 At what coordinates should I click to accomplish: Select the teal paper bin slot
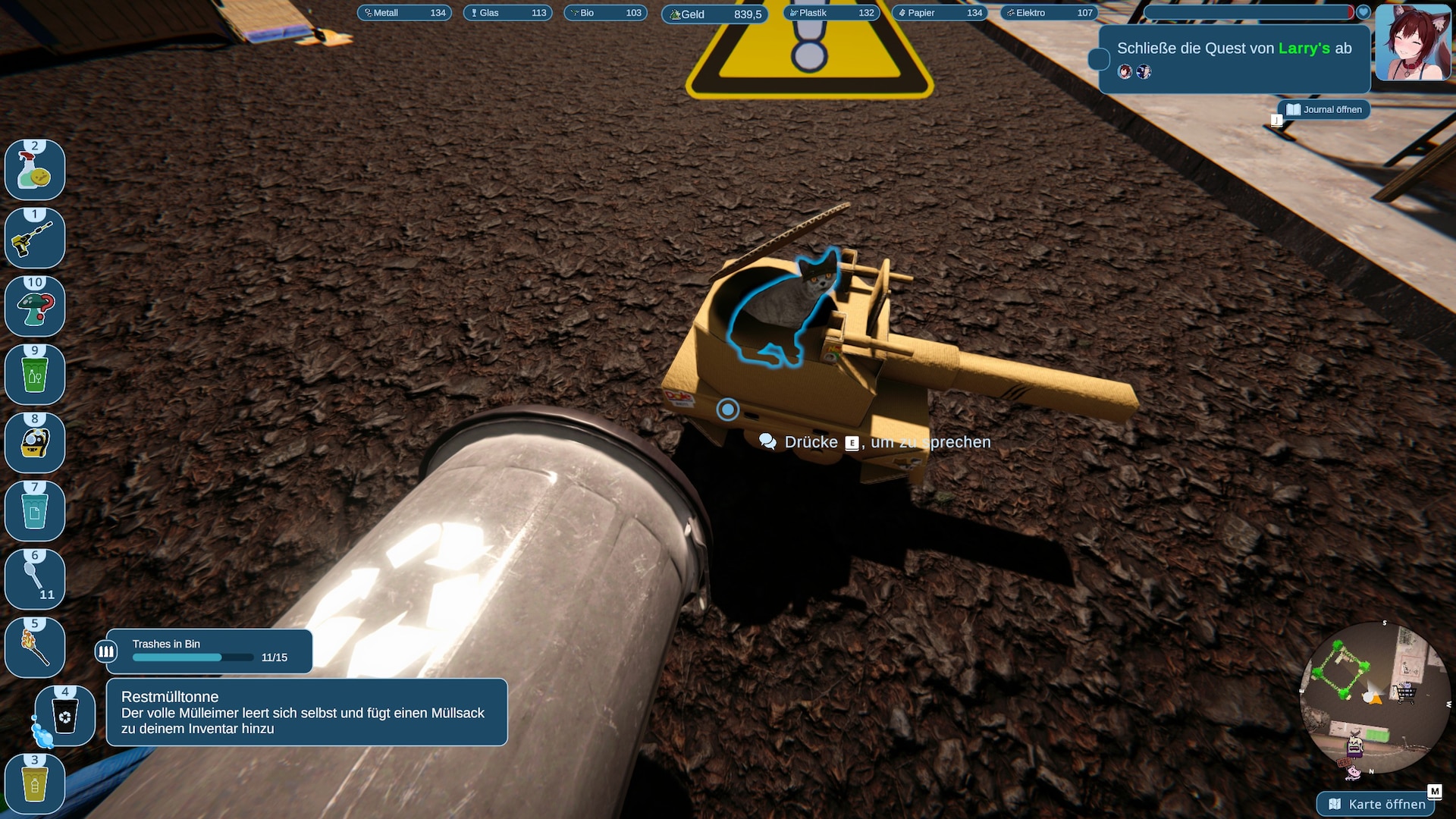35,512
